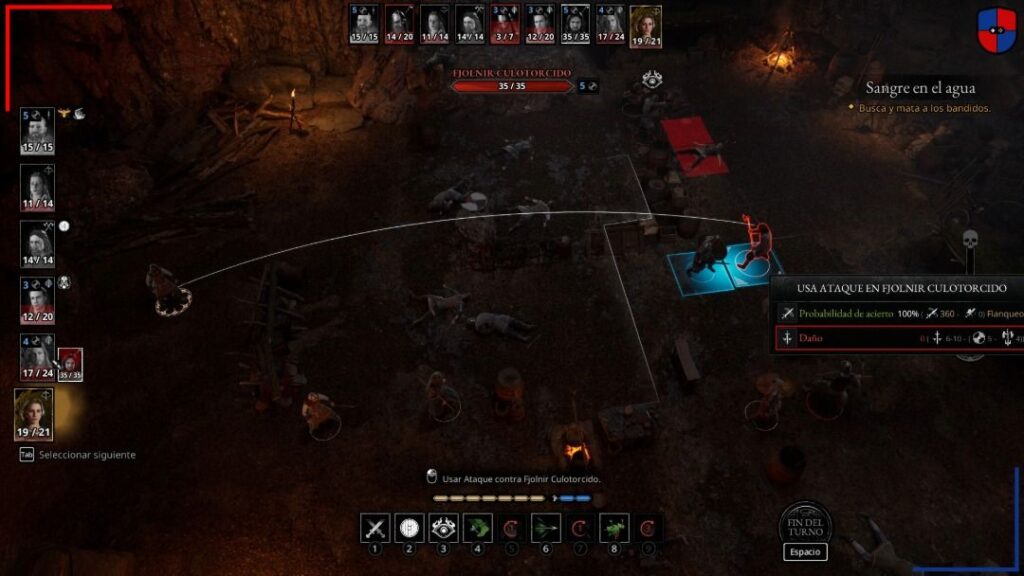Select the left-side party portrait with 14/14 health
Image resolution: width=1024 pixels, height=576 pixels.
point(37,242)
